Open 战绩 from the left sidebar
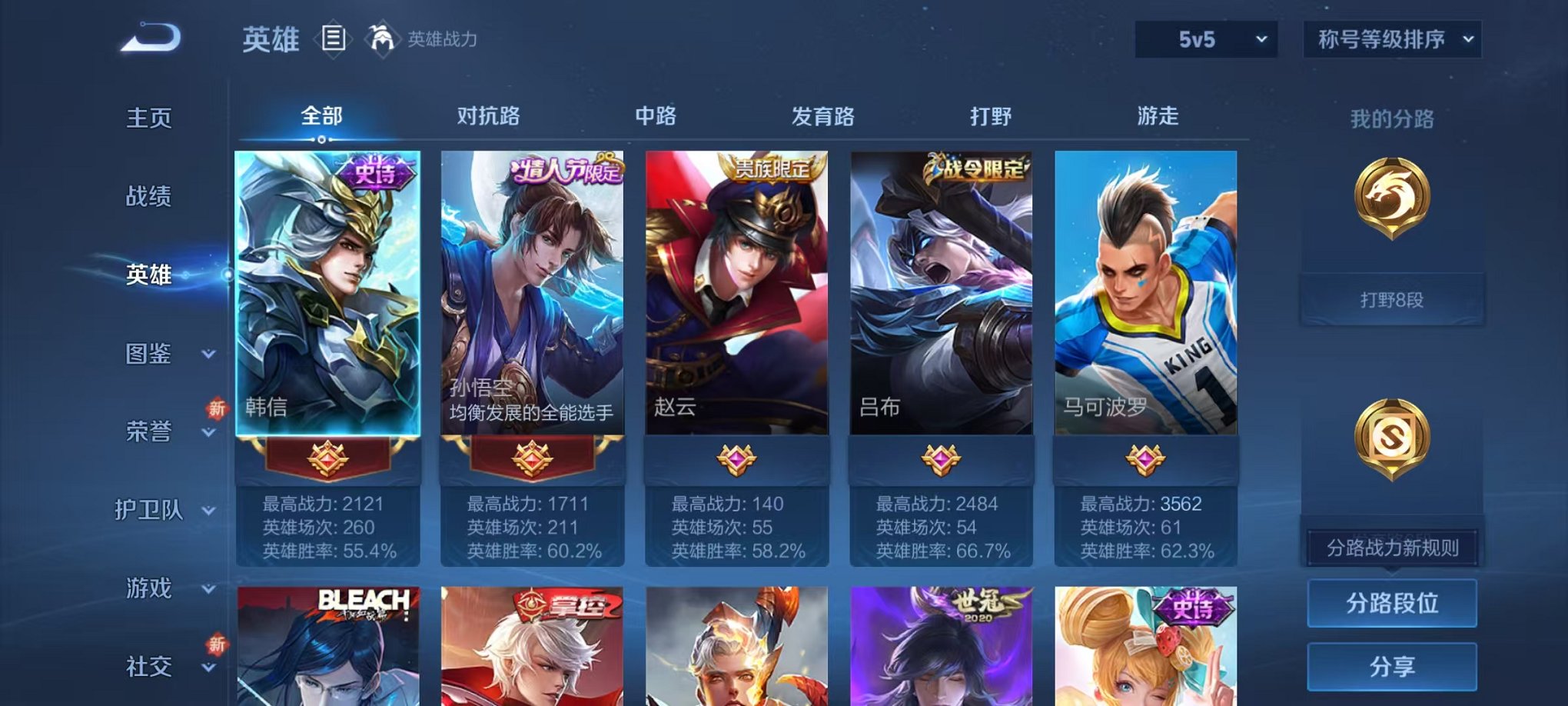This screenshot has height=706, width=1568. coord(147,198)
